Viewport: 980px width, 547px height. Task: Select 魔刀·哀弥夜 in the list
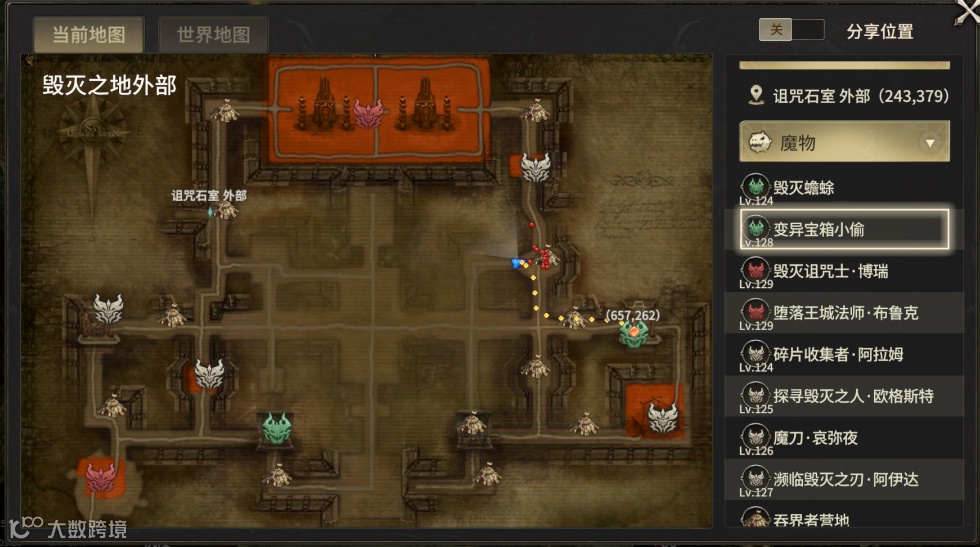843,438
